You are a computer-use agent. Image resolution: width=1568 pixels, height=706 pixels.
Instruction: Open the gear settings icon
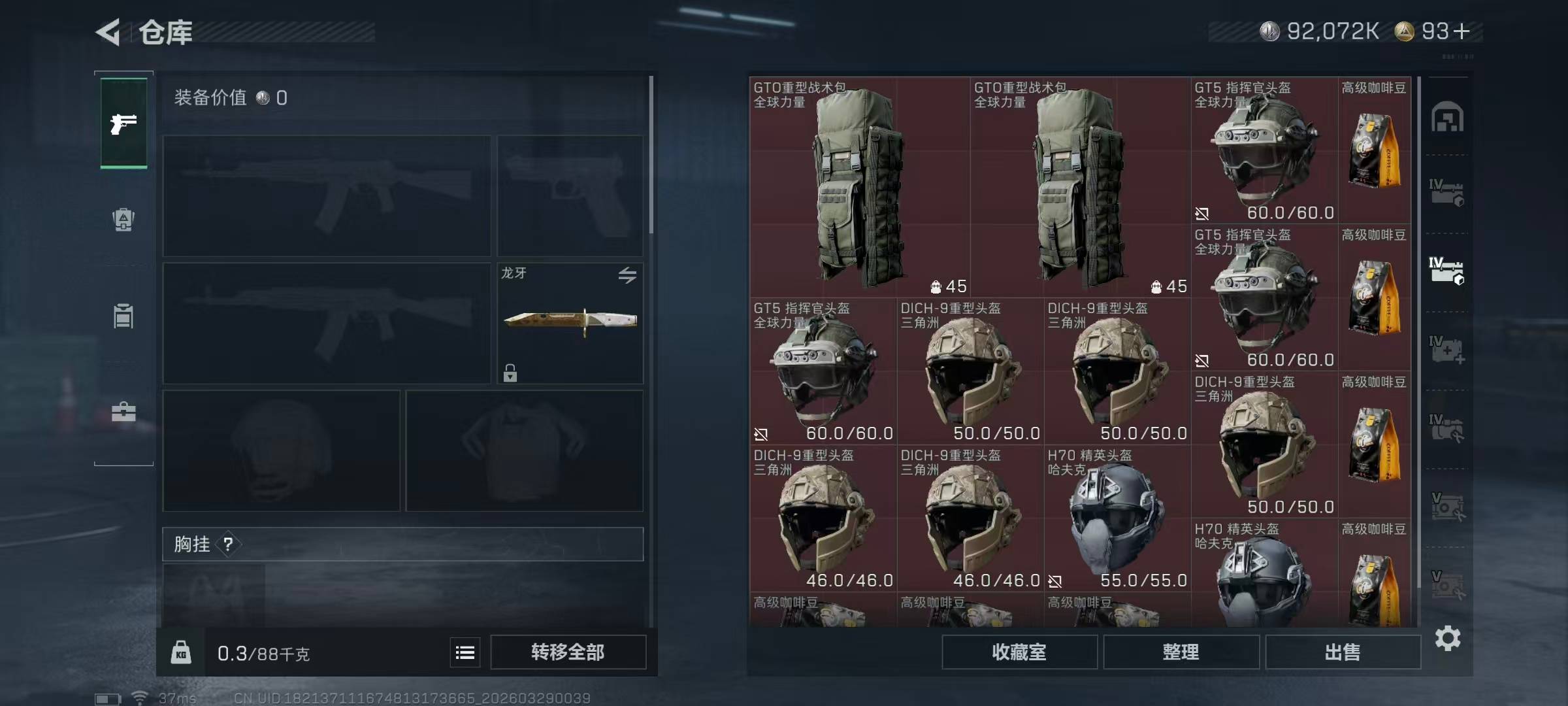coord(1448,638)
